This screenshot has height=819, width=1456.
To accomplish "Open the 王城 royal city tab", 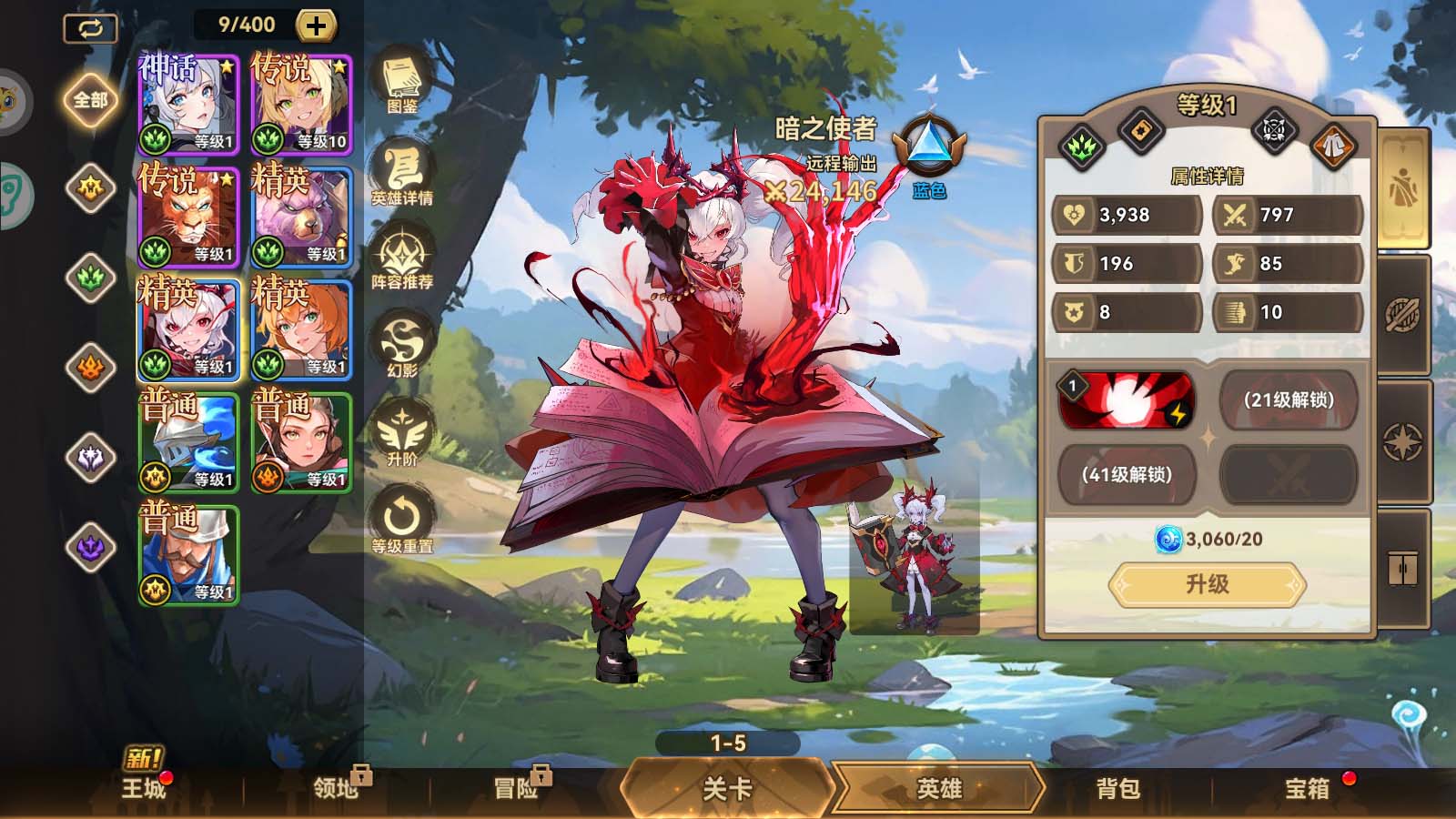I will coord(144,786).
